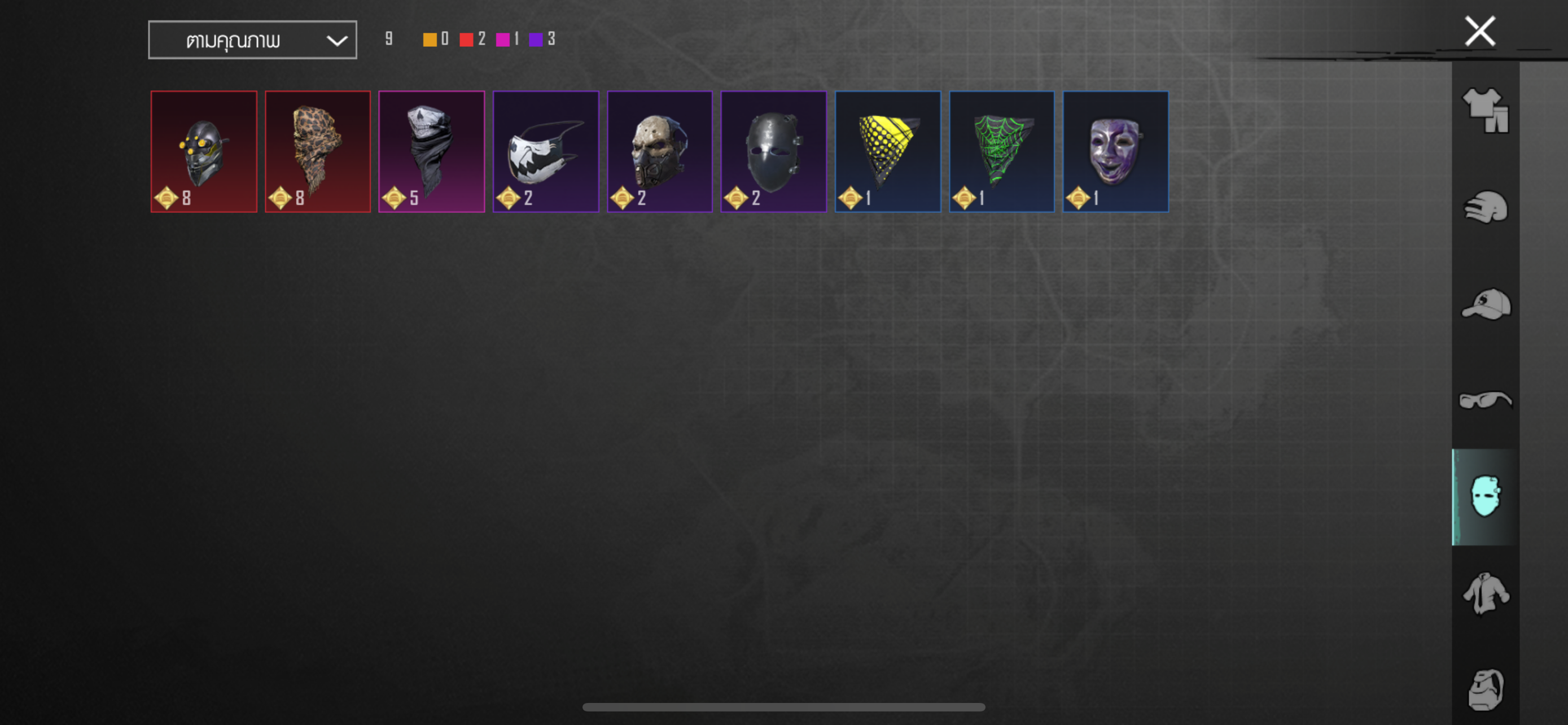
Task: Show the glasses category
Action: coord(1485,400)
